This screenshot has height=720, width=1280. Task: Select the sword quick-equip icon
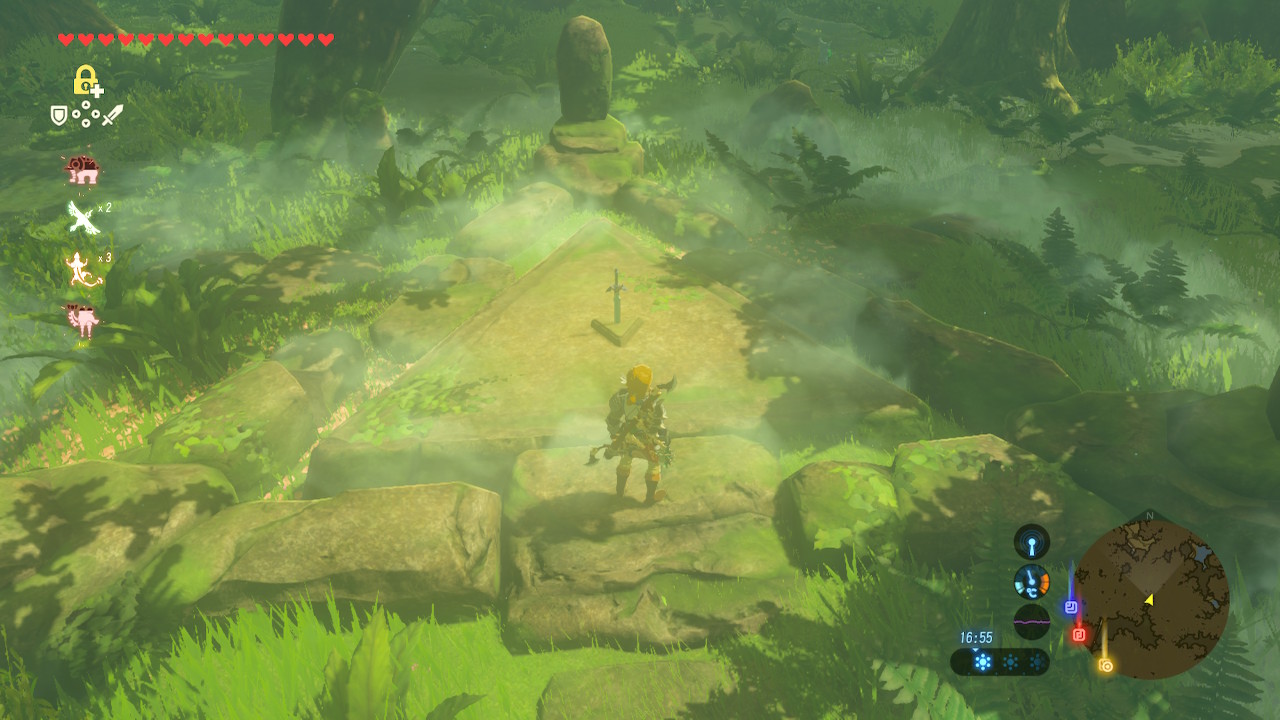click(112, 116)
